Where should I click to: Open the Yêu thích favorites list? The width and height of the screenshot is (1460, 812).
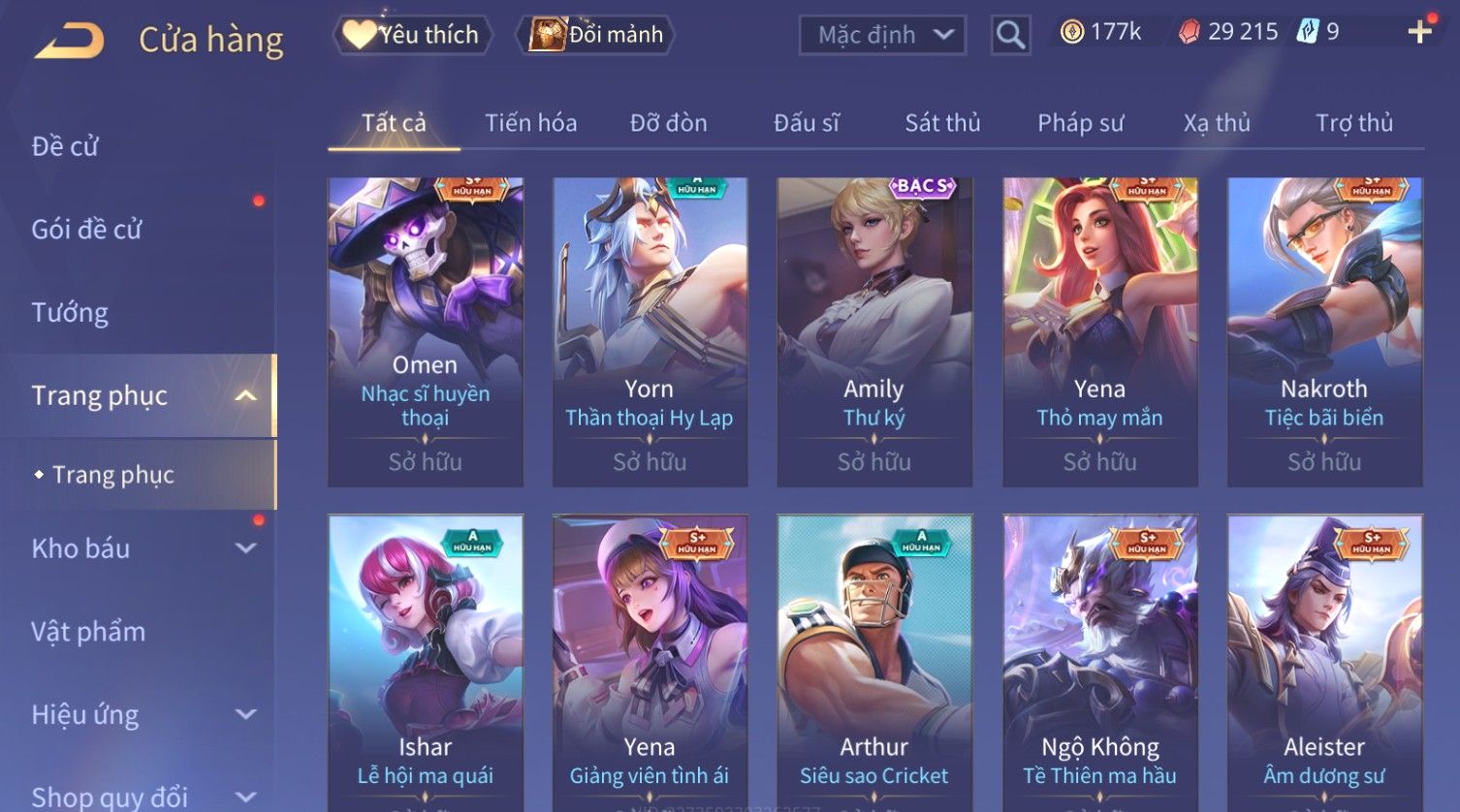[x=413, y=35]
